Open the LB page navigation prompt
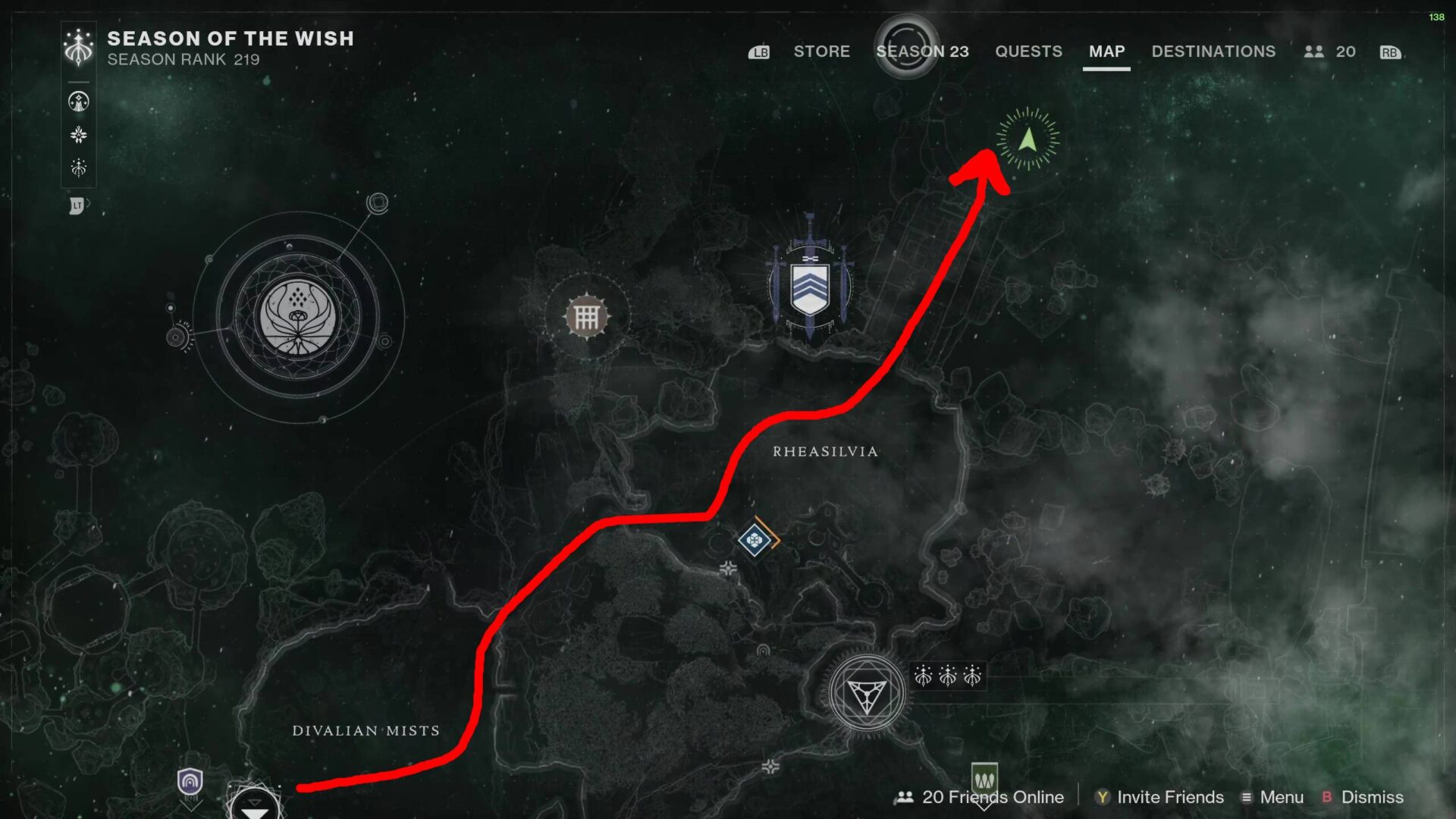 pyautogui.click(x=758, y=52)
